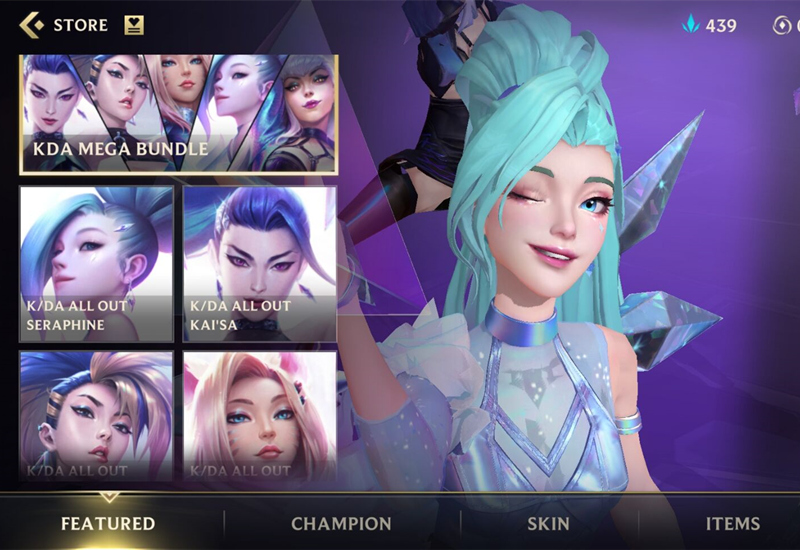Select K/DA All Out Seraphine skin

(96, 263)
